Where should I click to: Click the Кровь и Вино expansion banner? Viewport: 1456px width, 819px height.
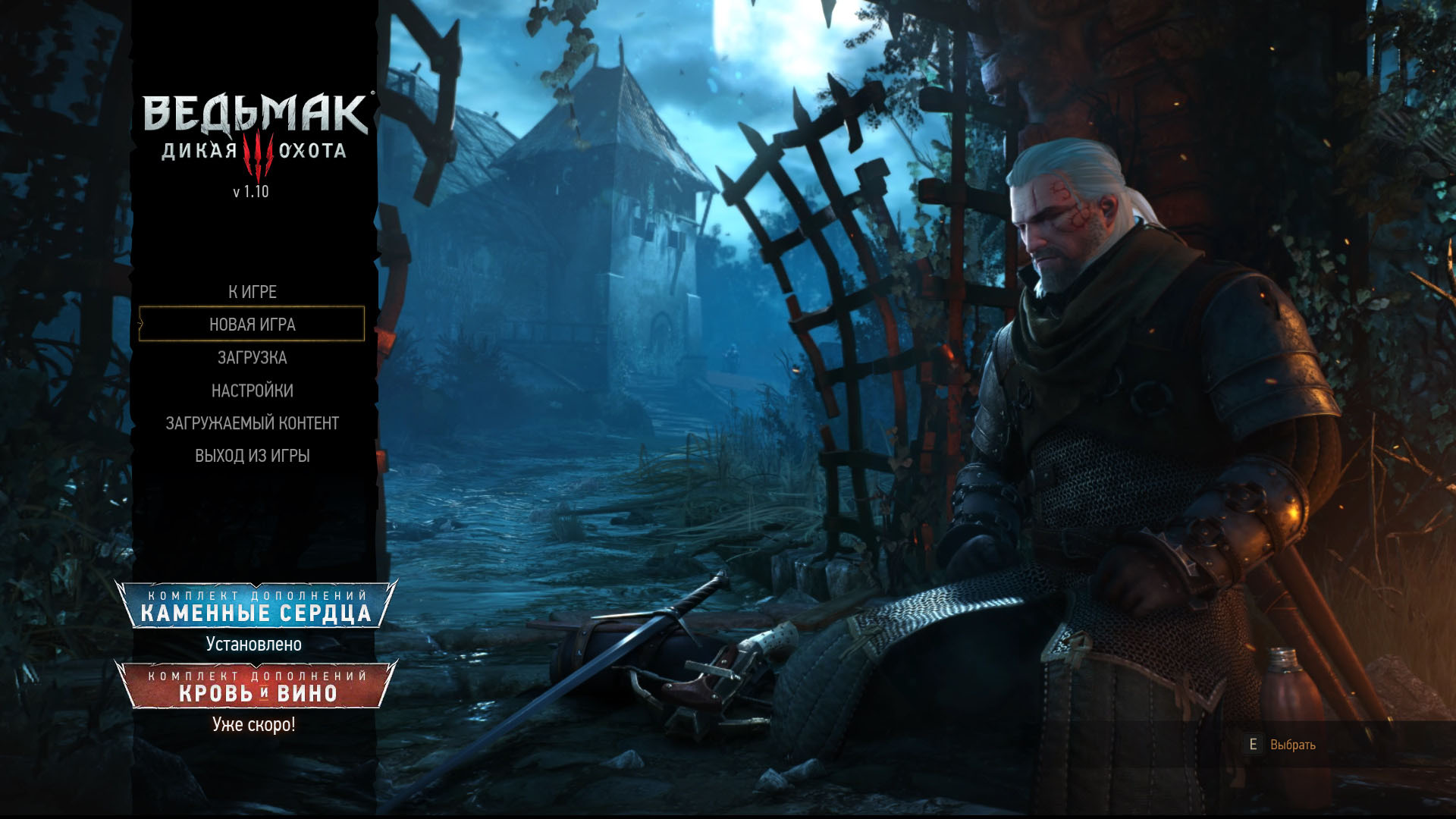pos(256,686)
